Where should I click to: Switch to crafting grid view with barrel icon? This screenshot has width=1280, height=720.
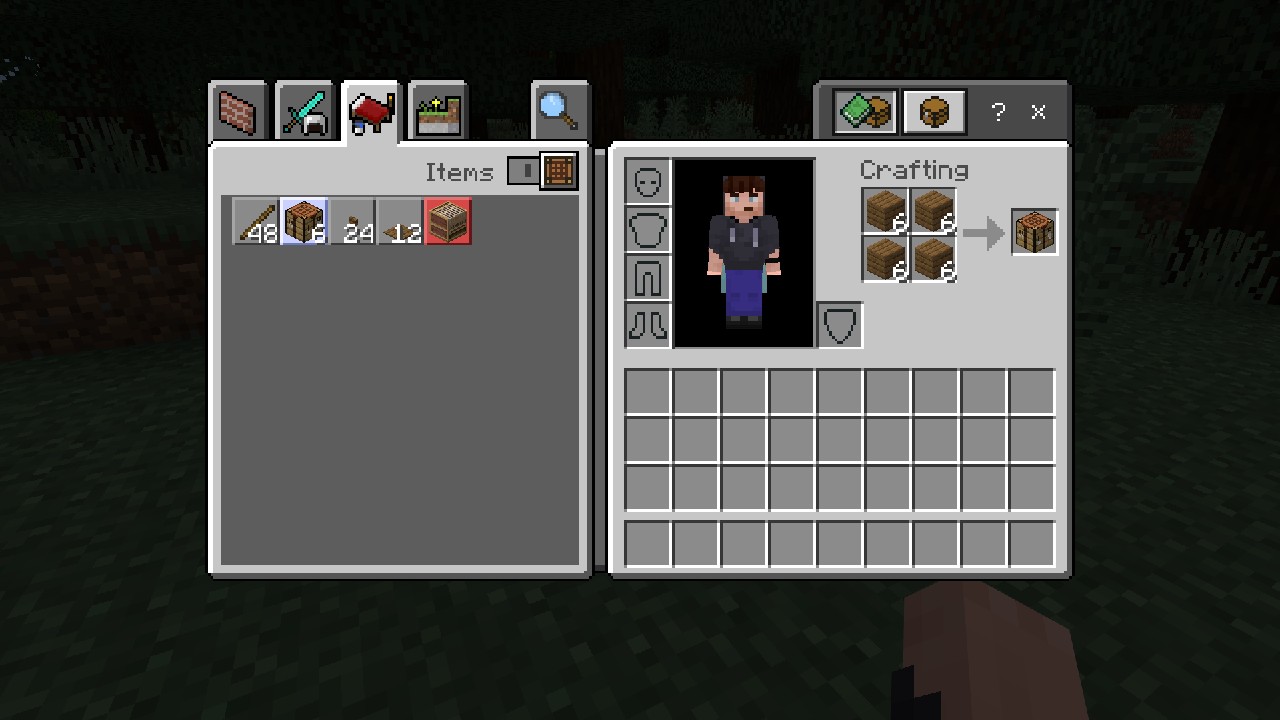point(933,111)
